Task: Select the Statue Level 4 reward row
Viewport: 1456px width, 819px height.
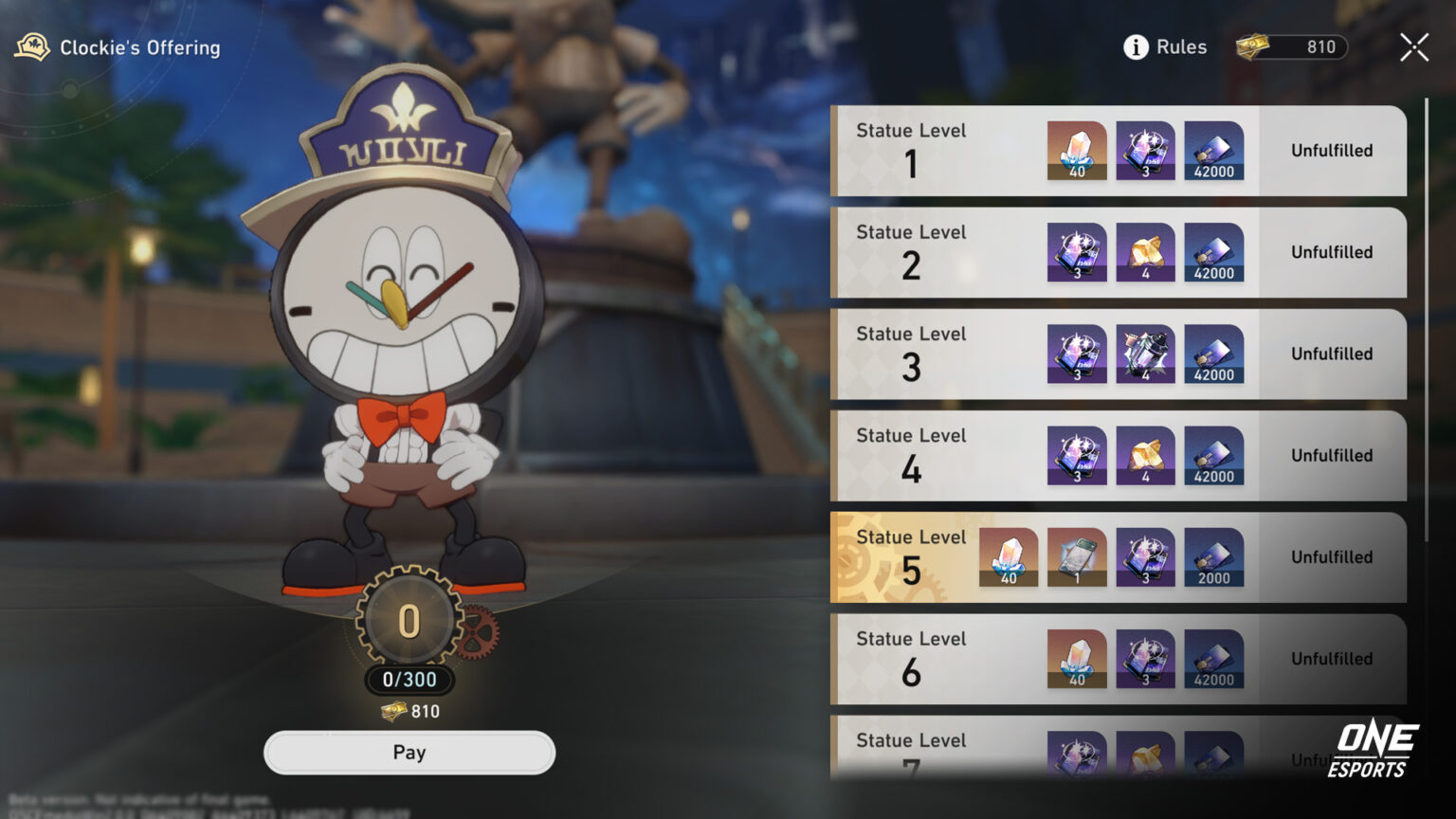Action: tap(948, 455)
